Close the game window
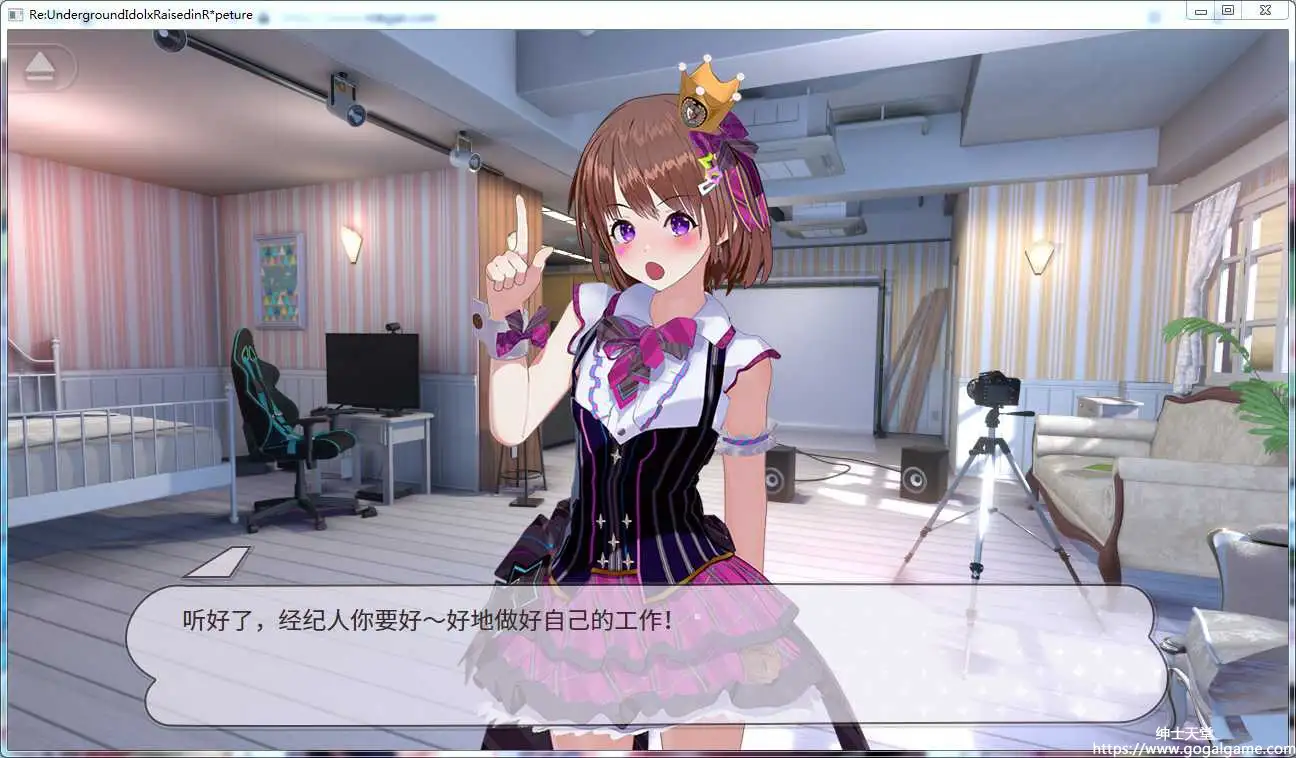 1263,10
